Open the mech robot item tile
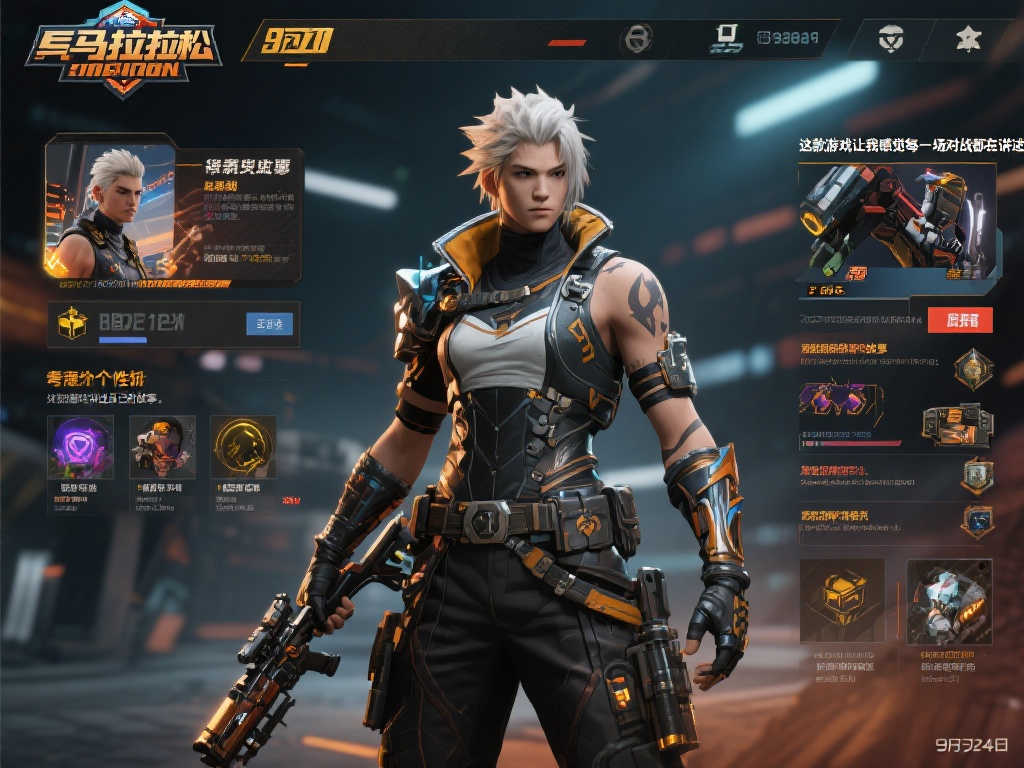This screenshot has height=768, width=1024. [949, 600]
